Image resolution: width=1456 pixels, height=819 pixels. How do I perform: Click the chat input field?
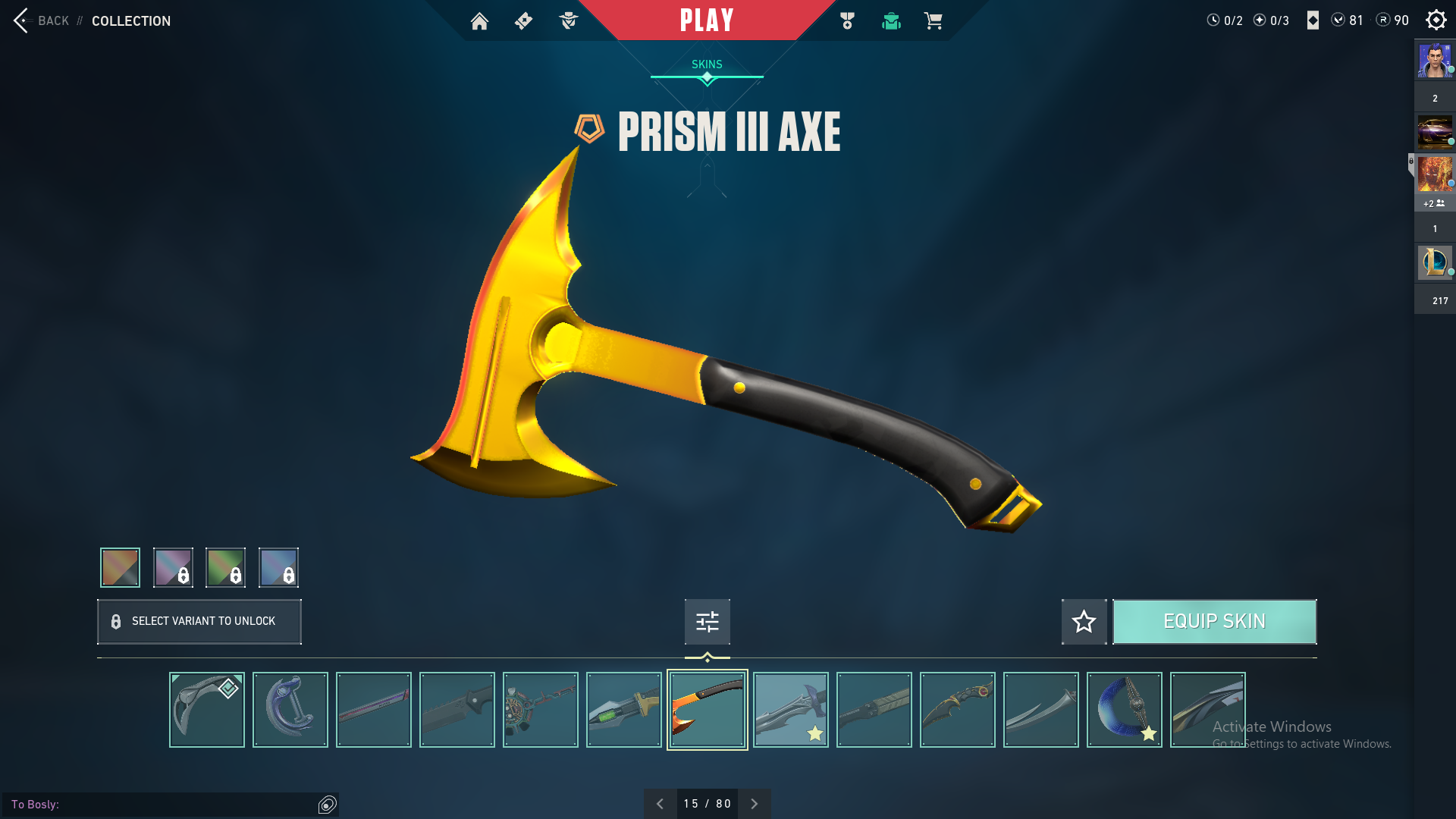click(x=163, y=804)
